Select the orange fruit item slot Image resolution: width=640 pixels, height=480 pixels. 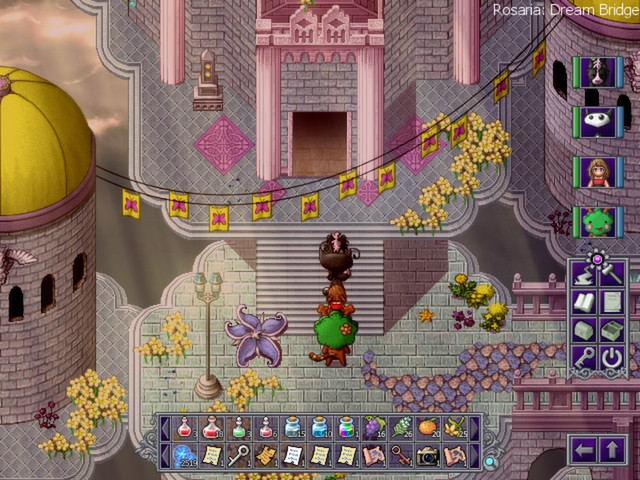point(427,428)
